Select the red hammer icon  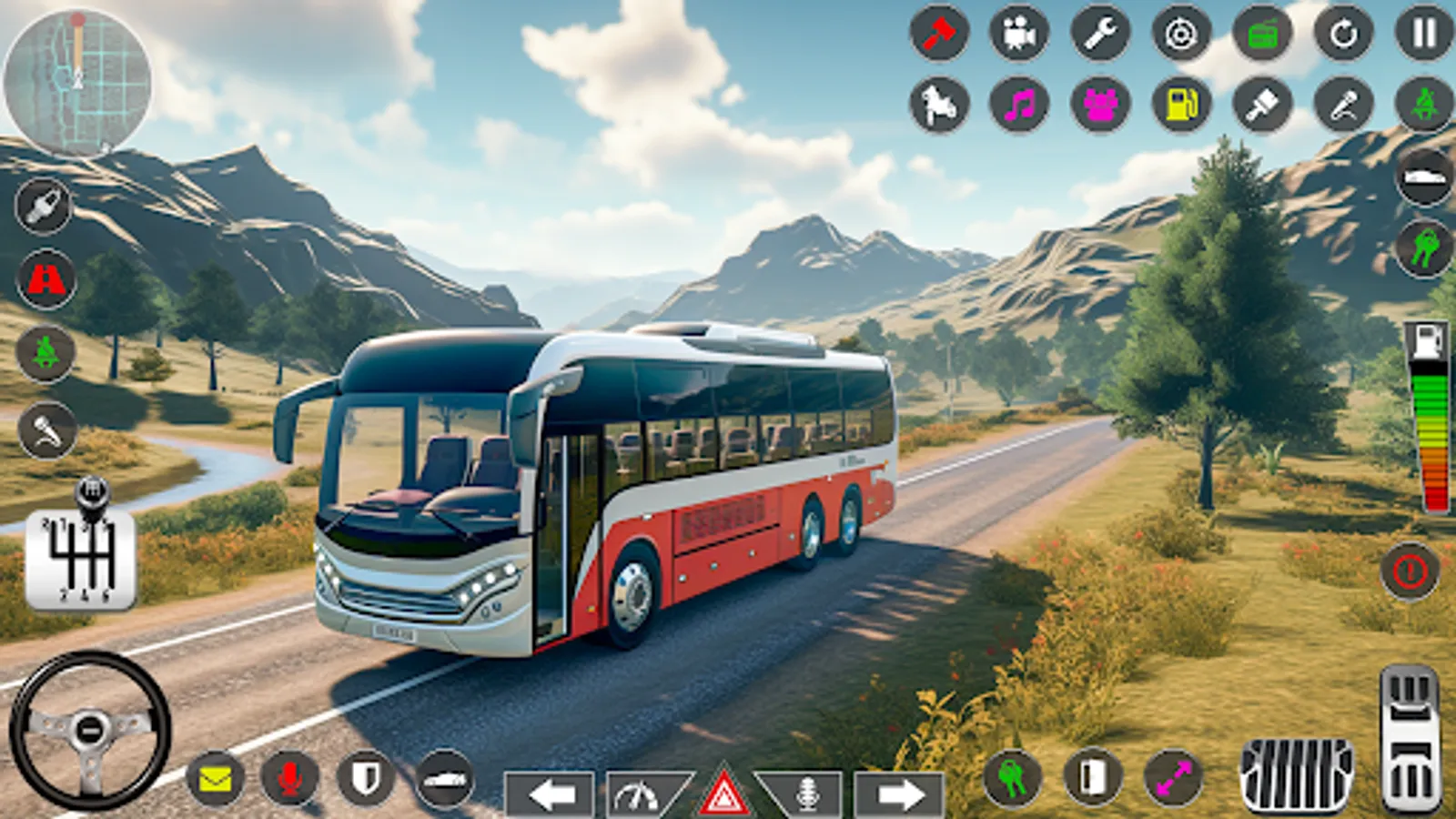tap(938, 34)
